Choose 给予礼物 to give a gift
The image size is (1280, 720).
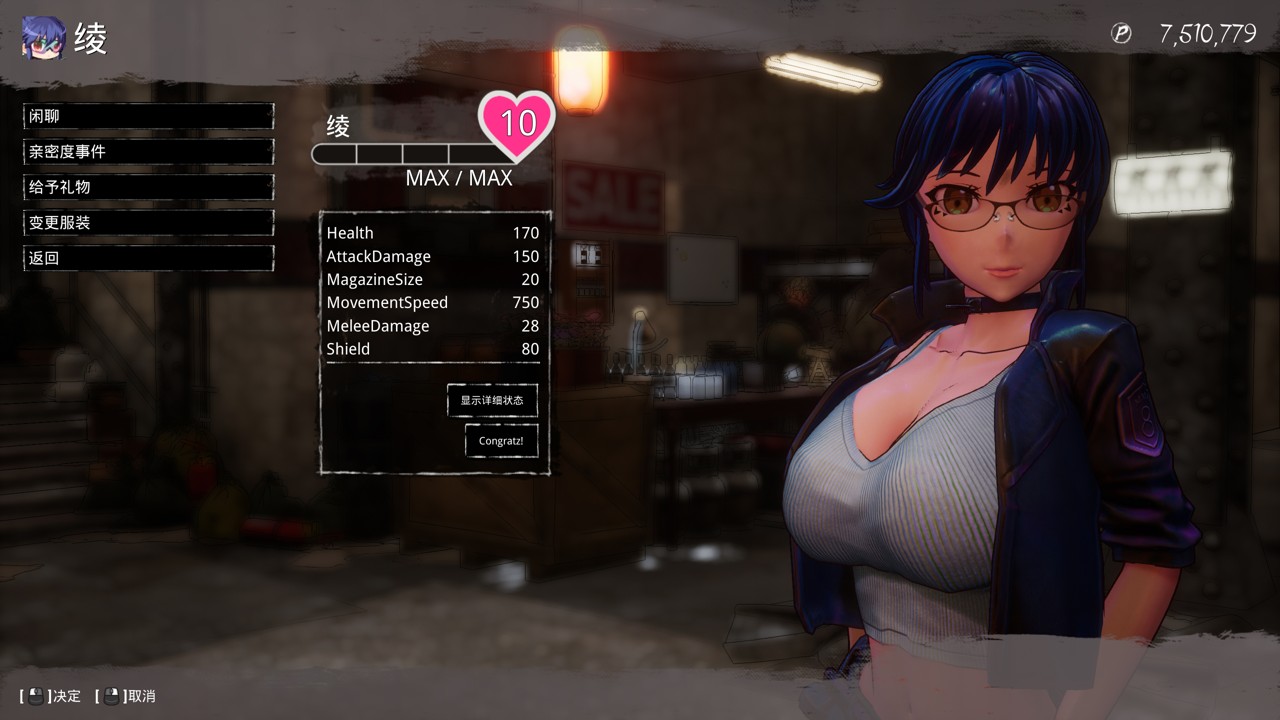click(x=148, y=187)
